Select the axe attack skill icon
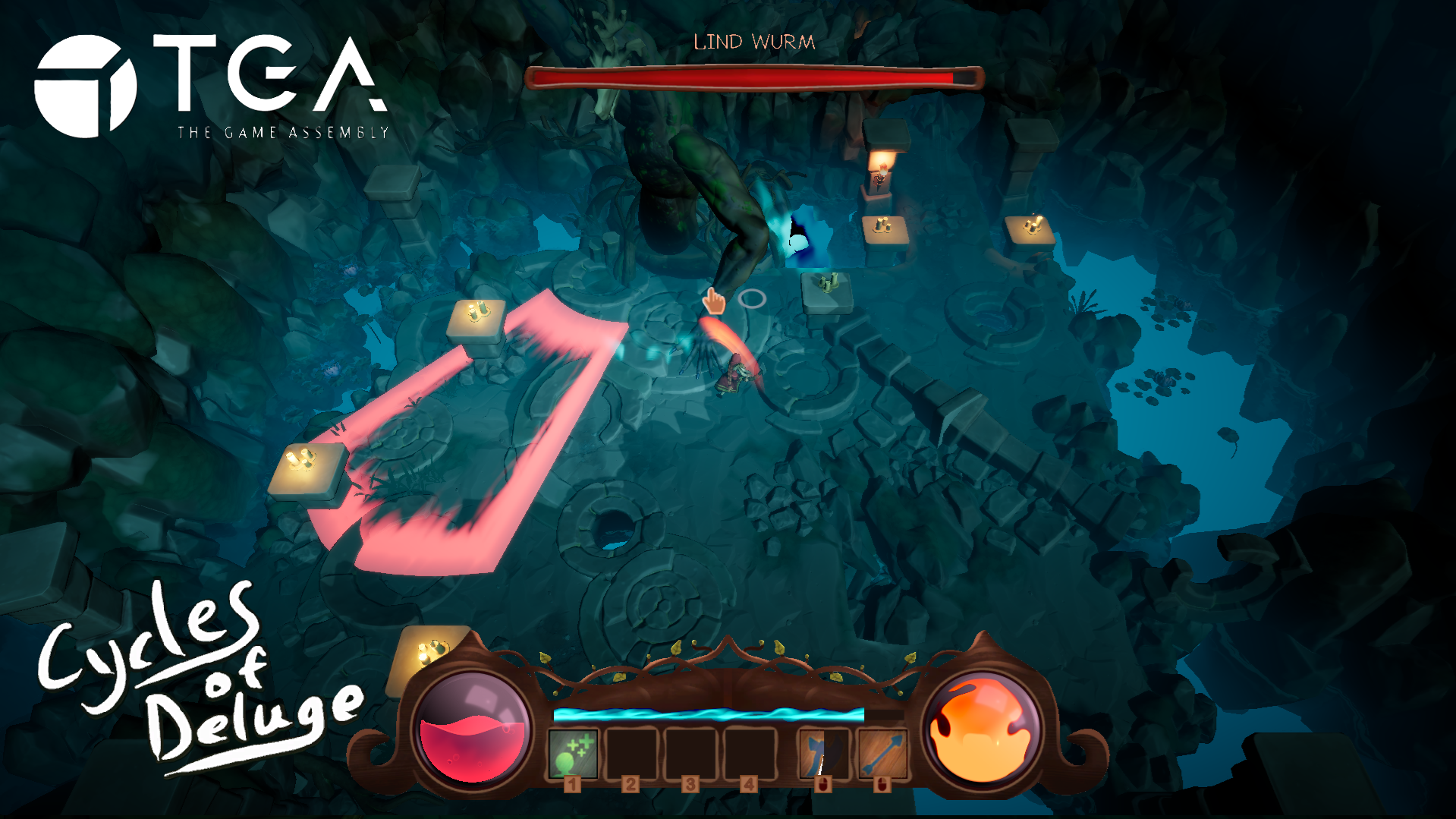This screenshot has width=1456, height=819. [x=823, y=753]
